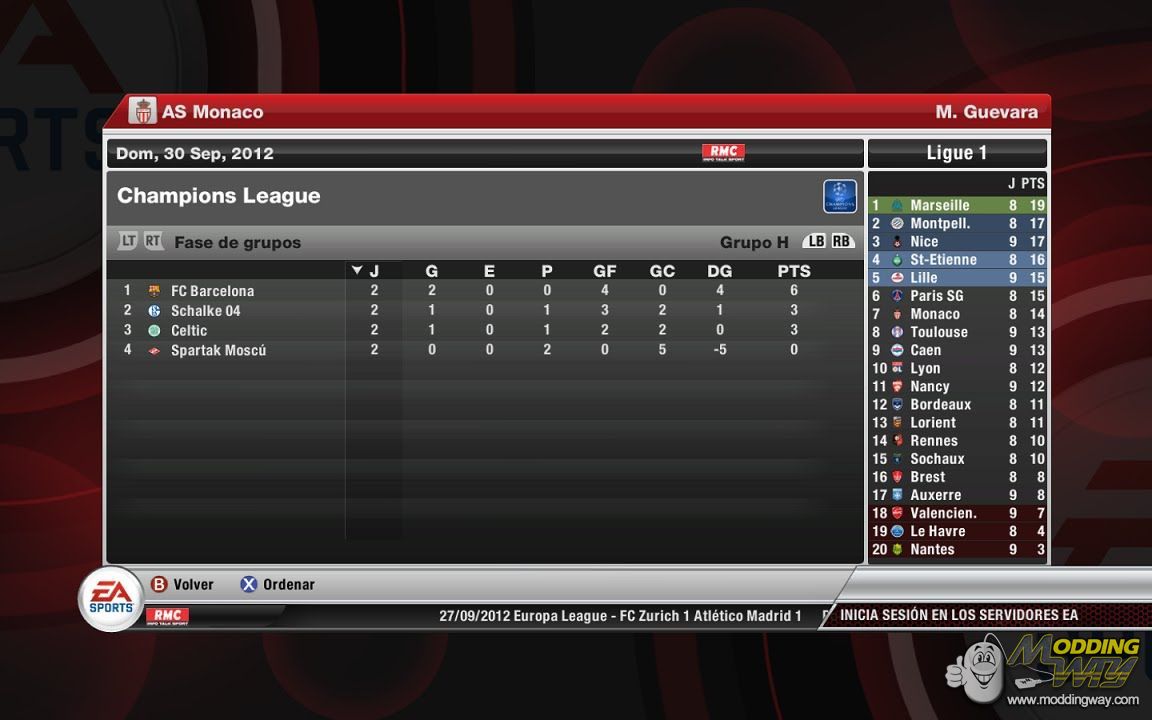The height and width of the screenshot is (720, 1152).
Task: Open the Champions League logo icon
Action: [x=840, y=196]
